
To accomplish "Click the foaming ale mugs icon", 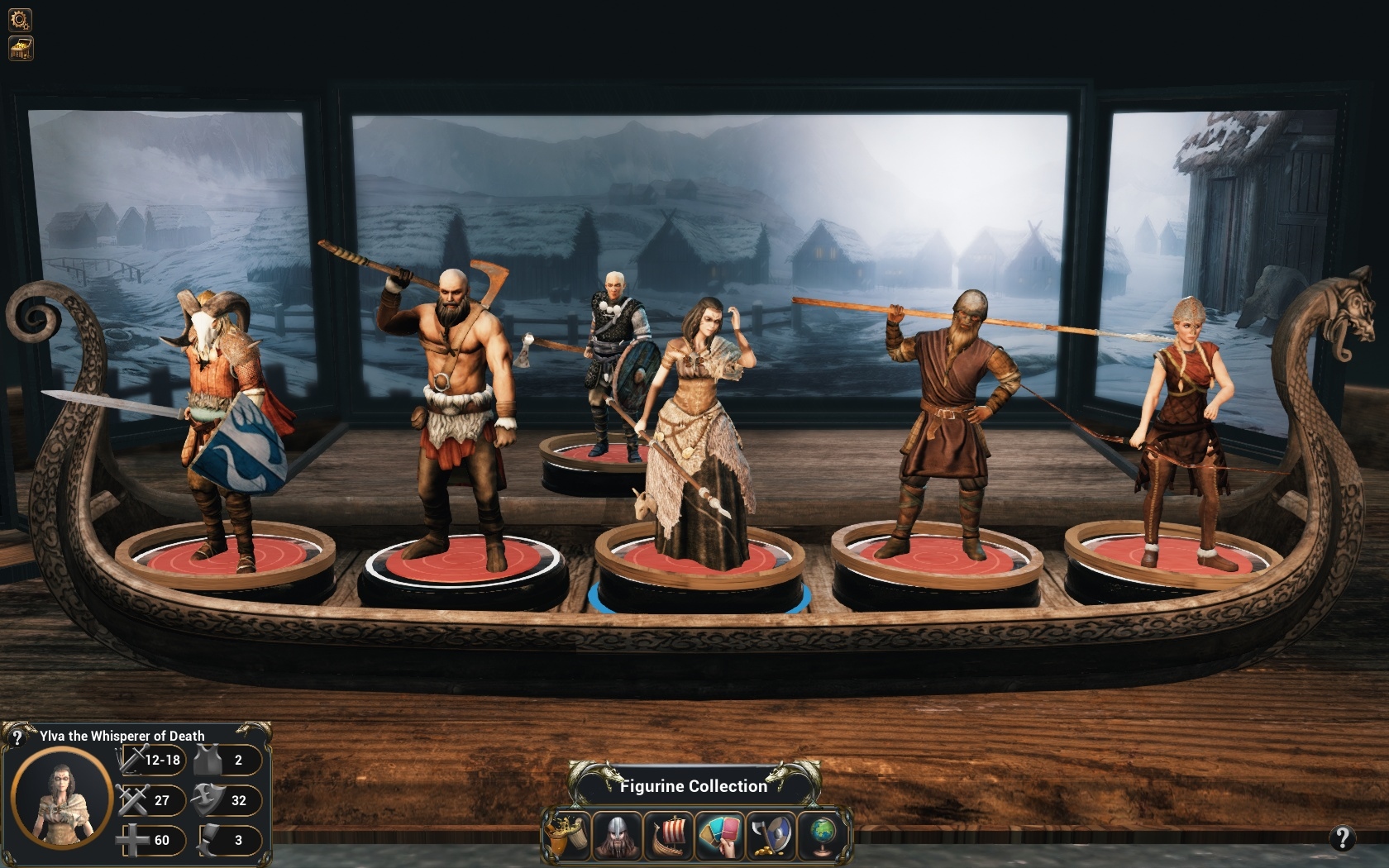I will click(567, 835).
